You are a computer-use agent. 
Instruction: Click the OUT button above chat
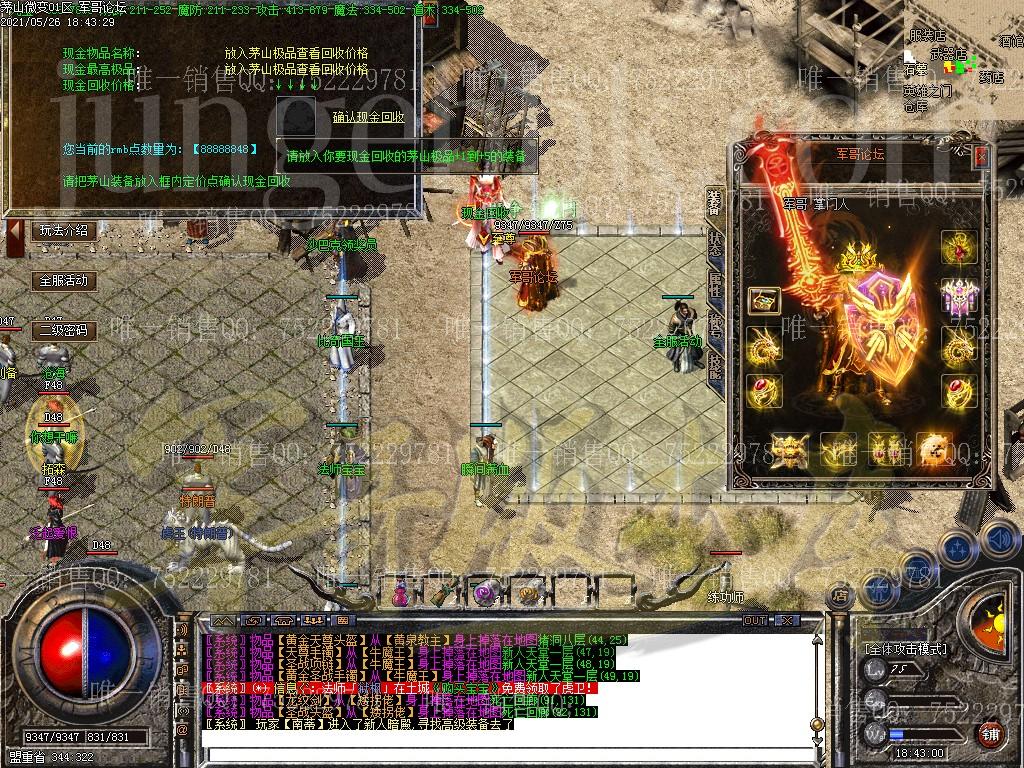tap(755, 620)
